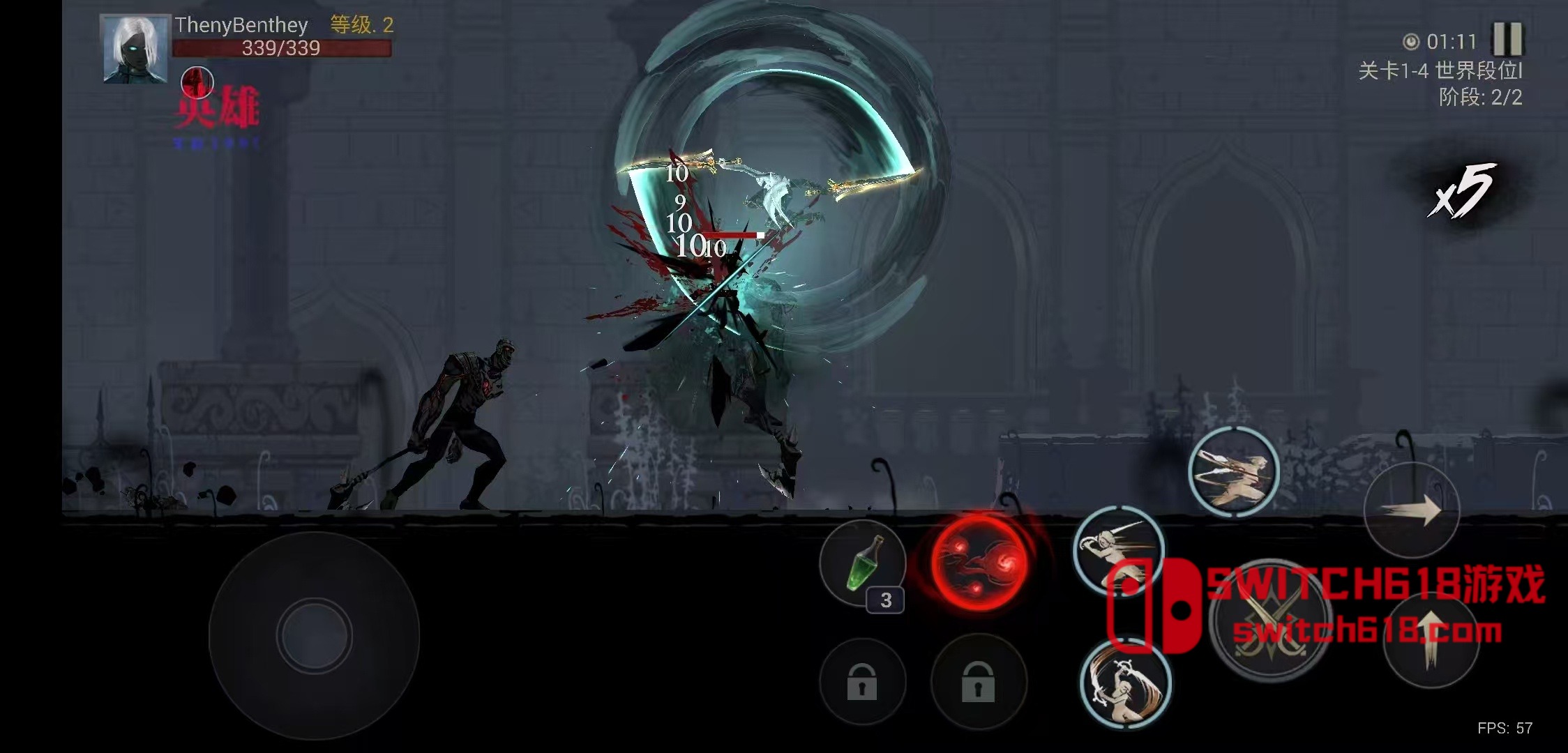Trigger the whirling spin slash skill
This screenshot has height=753, width=1568.
[1124, 684]
